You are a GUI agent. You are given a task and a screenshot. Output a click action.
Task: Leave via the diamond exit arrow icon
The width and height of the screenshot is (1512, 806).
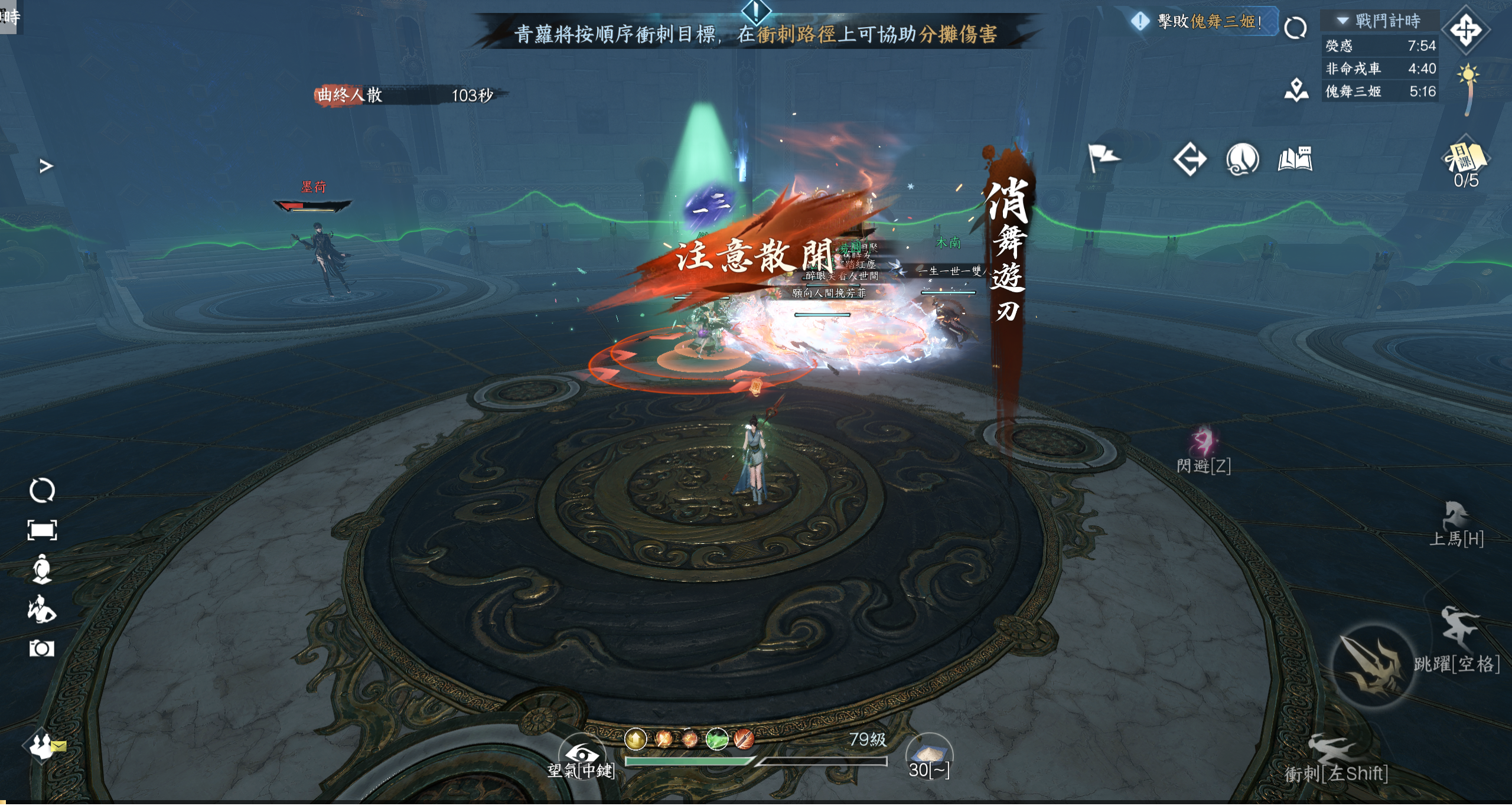pos(1190,159)
